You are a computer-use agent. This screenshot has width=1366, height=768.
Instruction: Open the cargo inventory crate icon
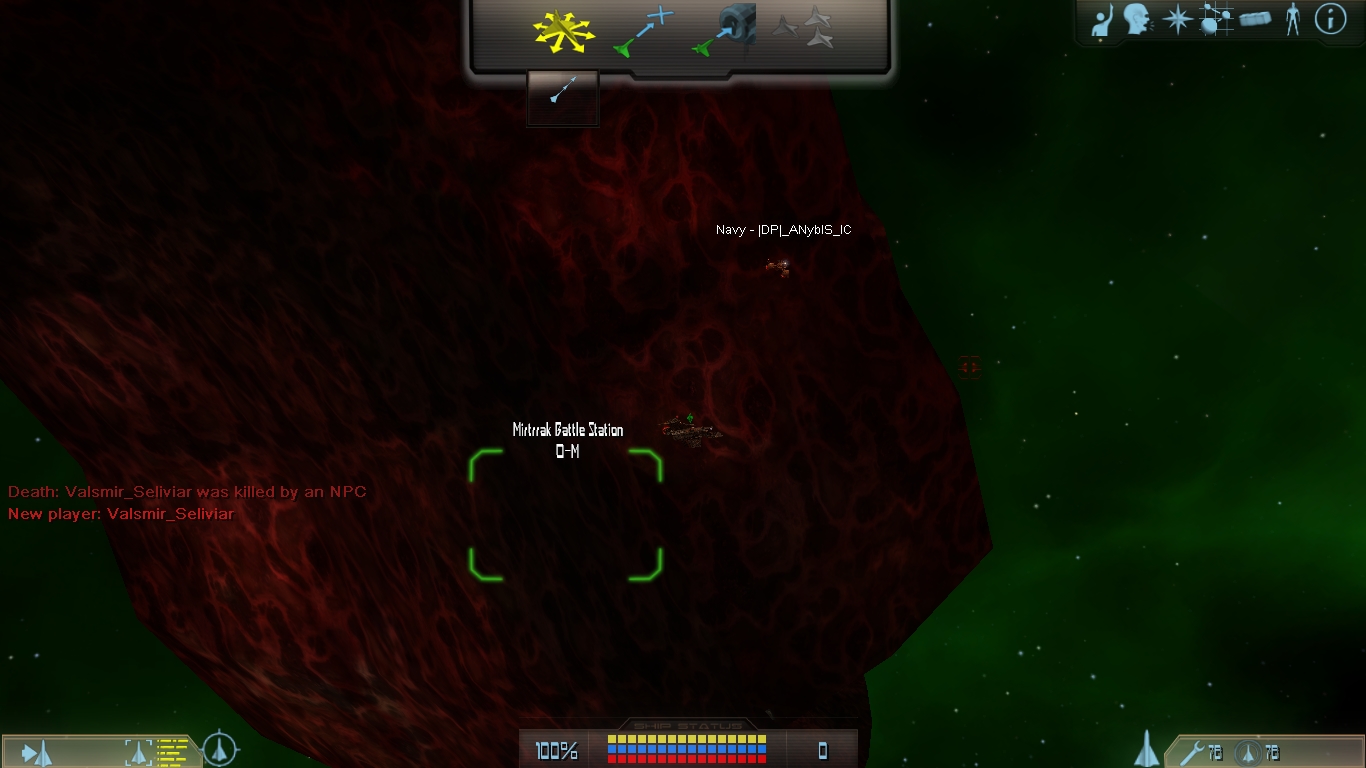[1255, 19]
